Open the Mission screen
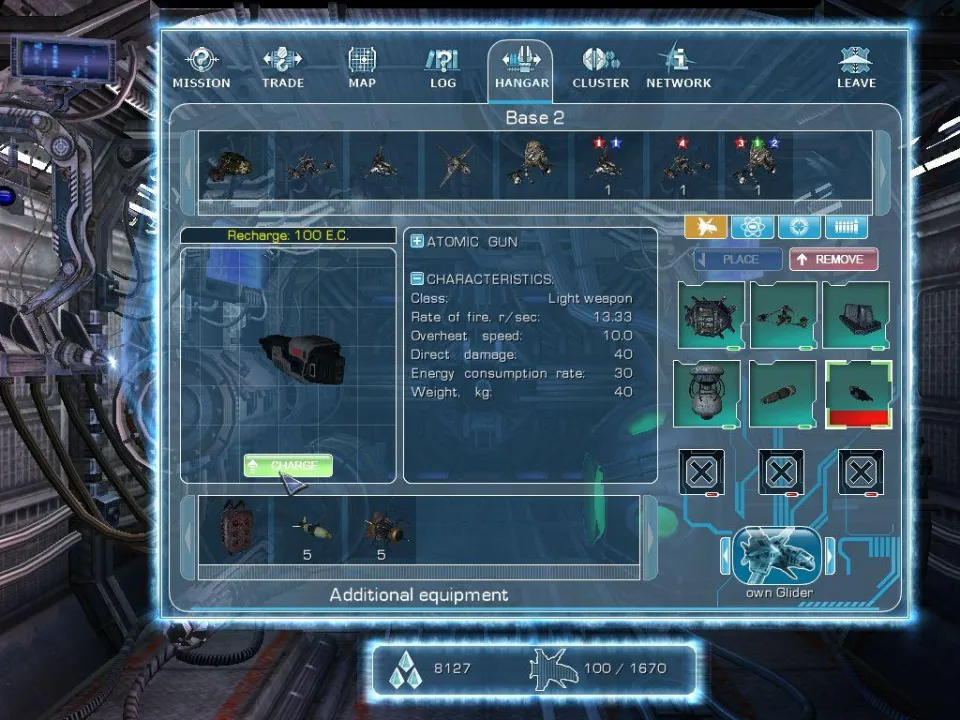 point(201,68)
